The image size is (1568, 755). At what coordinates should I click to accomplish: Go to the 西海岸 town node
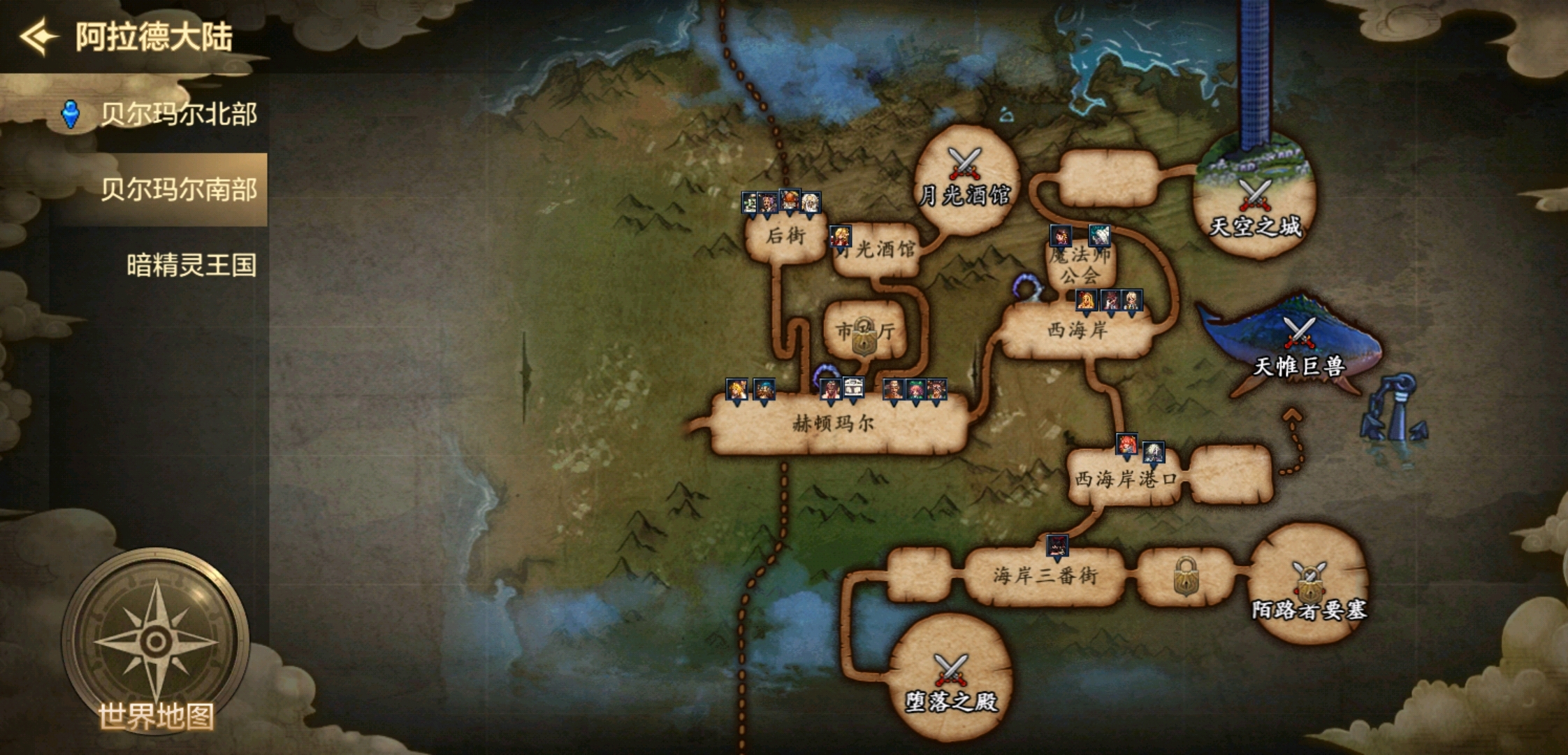click(x=1077, y=330)
